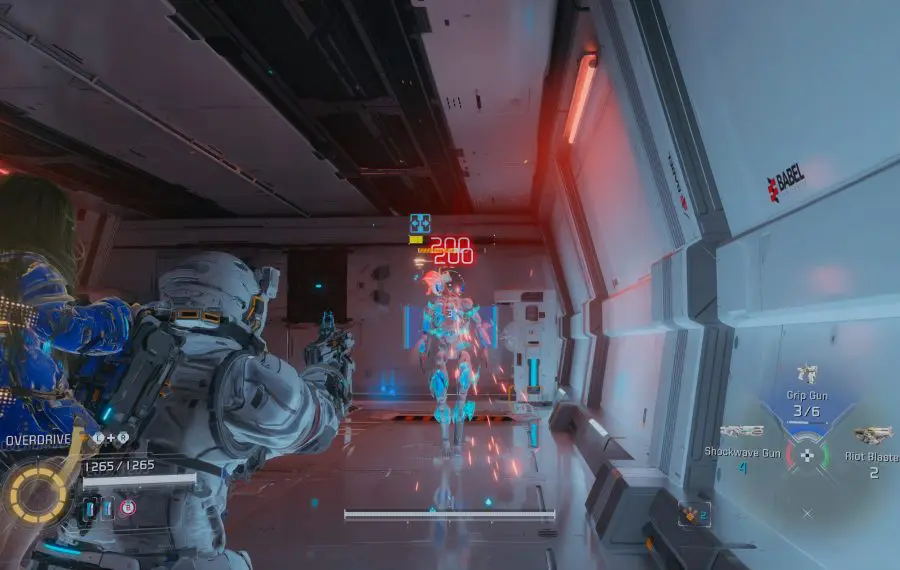Click the enemy lock-on target marker
The width and height of the screenshot is (900, 570).
pos(420,223)
